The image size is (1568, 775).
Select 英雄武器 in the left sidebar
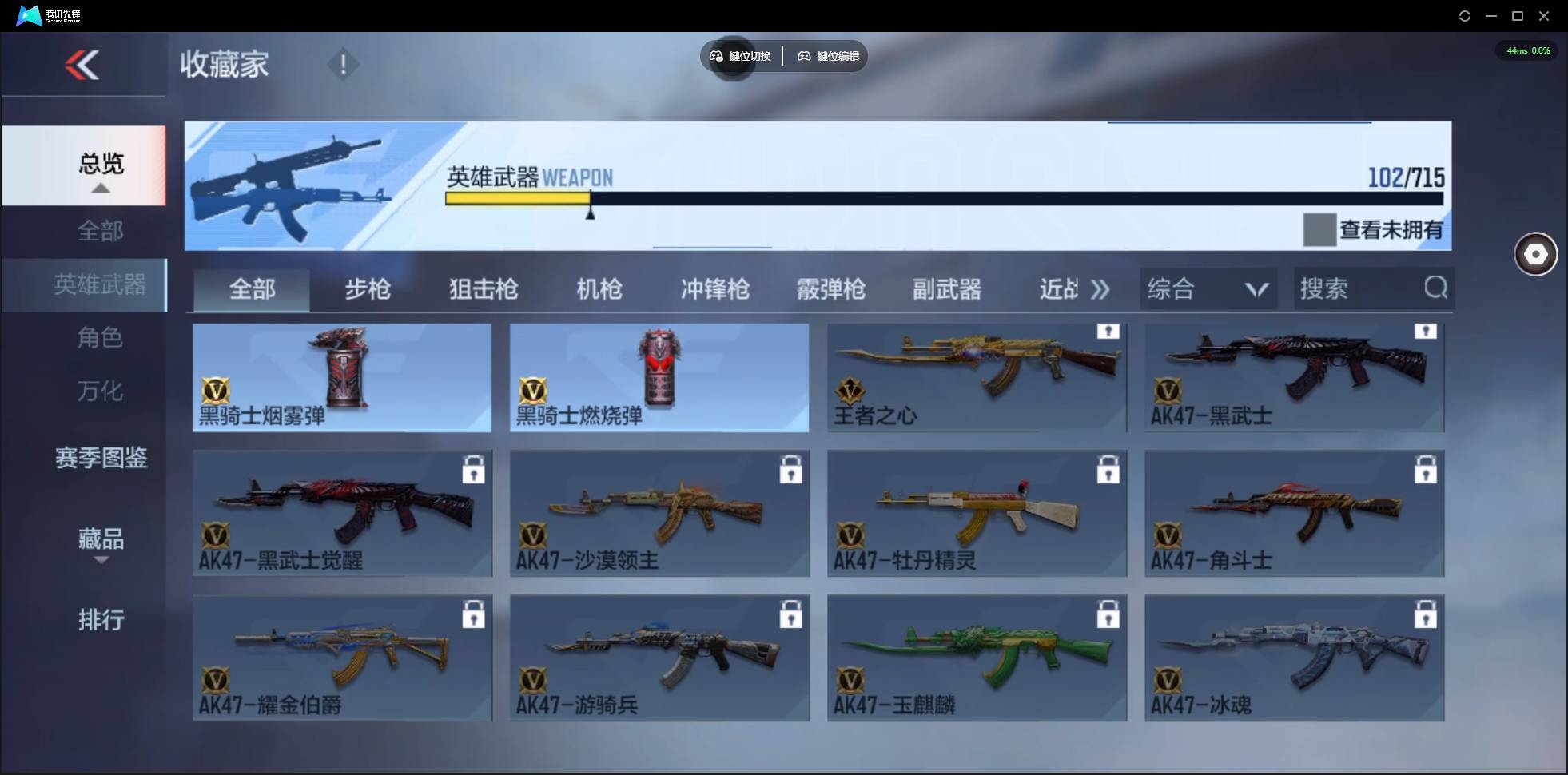click(100, 284)
